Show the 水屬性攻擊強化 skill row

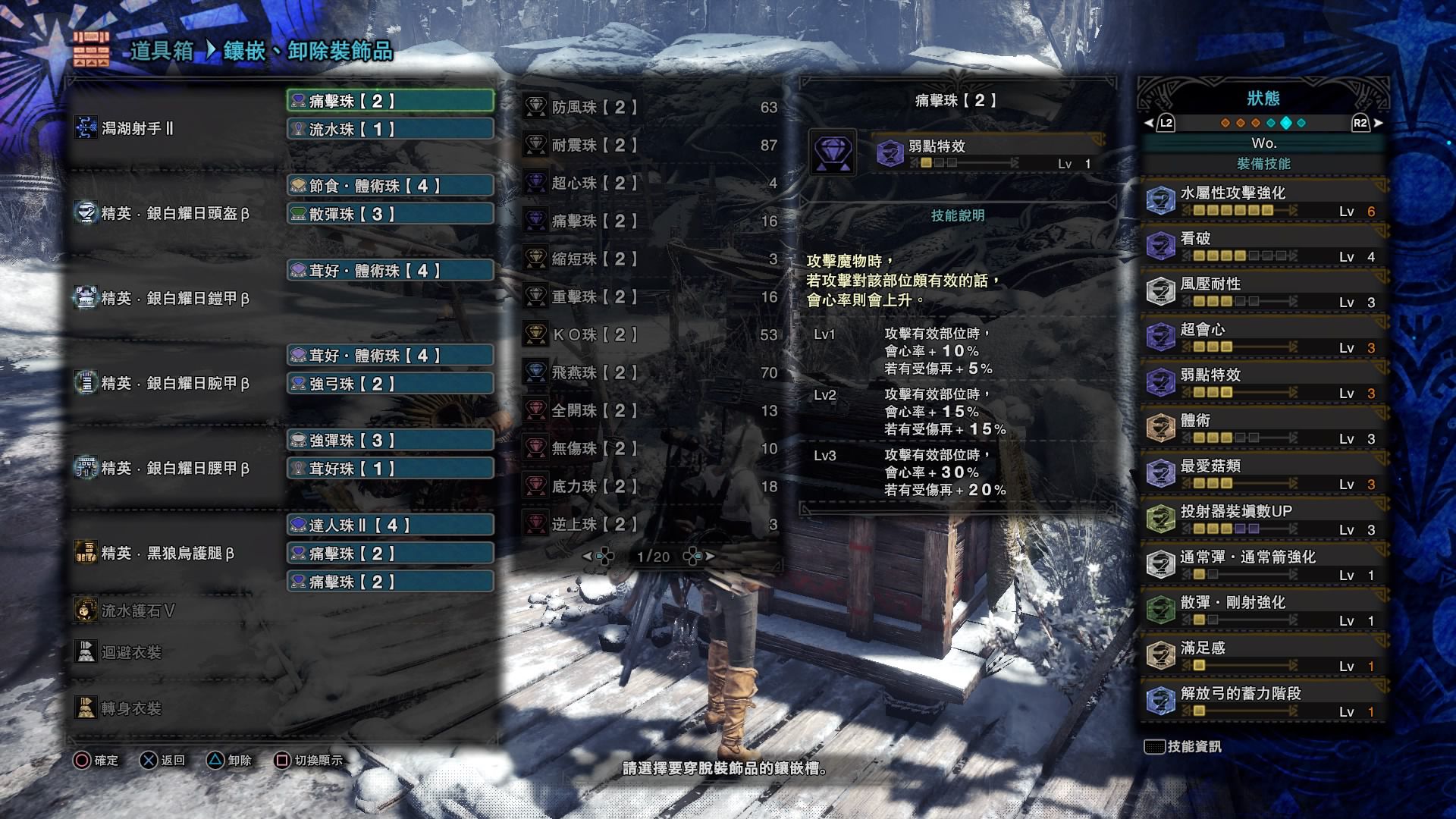[1263, 201]
